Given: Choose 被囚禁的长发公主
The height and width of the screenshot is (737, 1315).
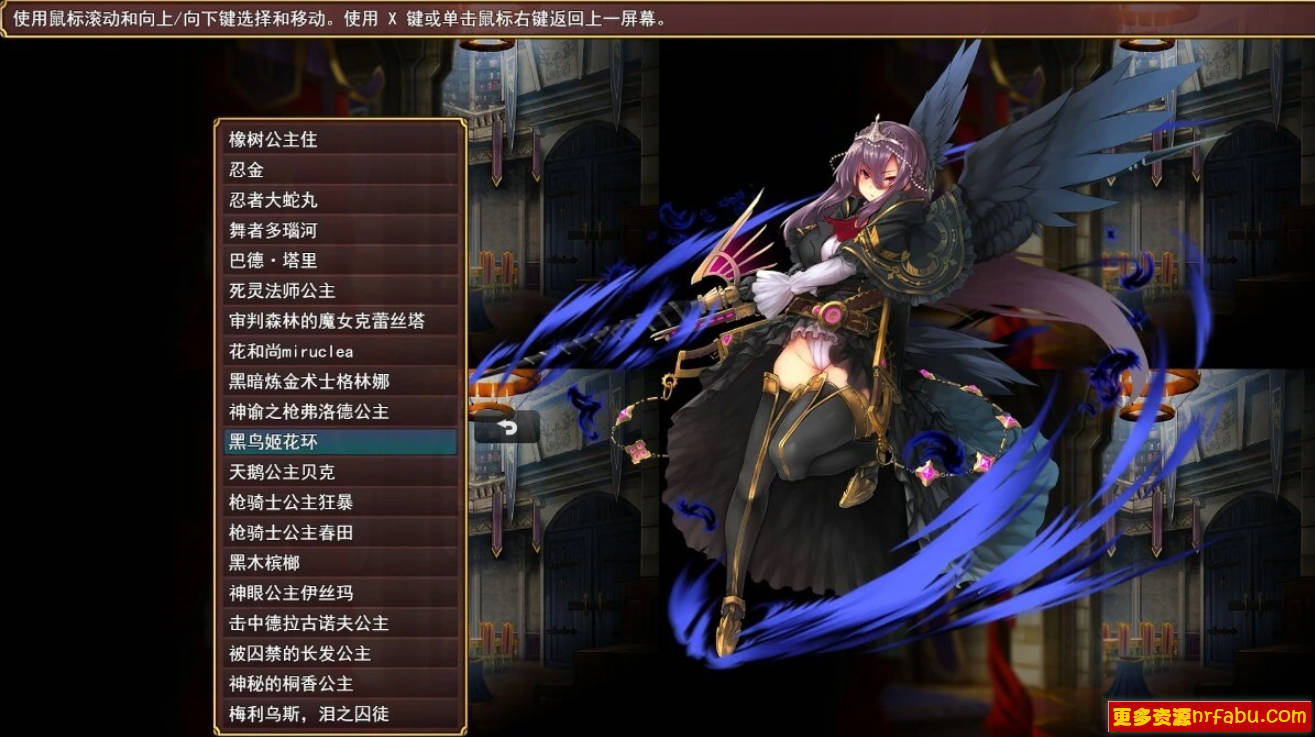Looking at the screenshot, I should 300,654.
